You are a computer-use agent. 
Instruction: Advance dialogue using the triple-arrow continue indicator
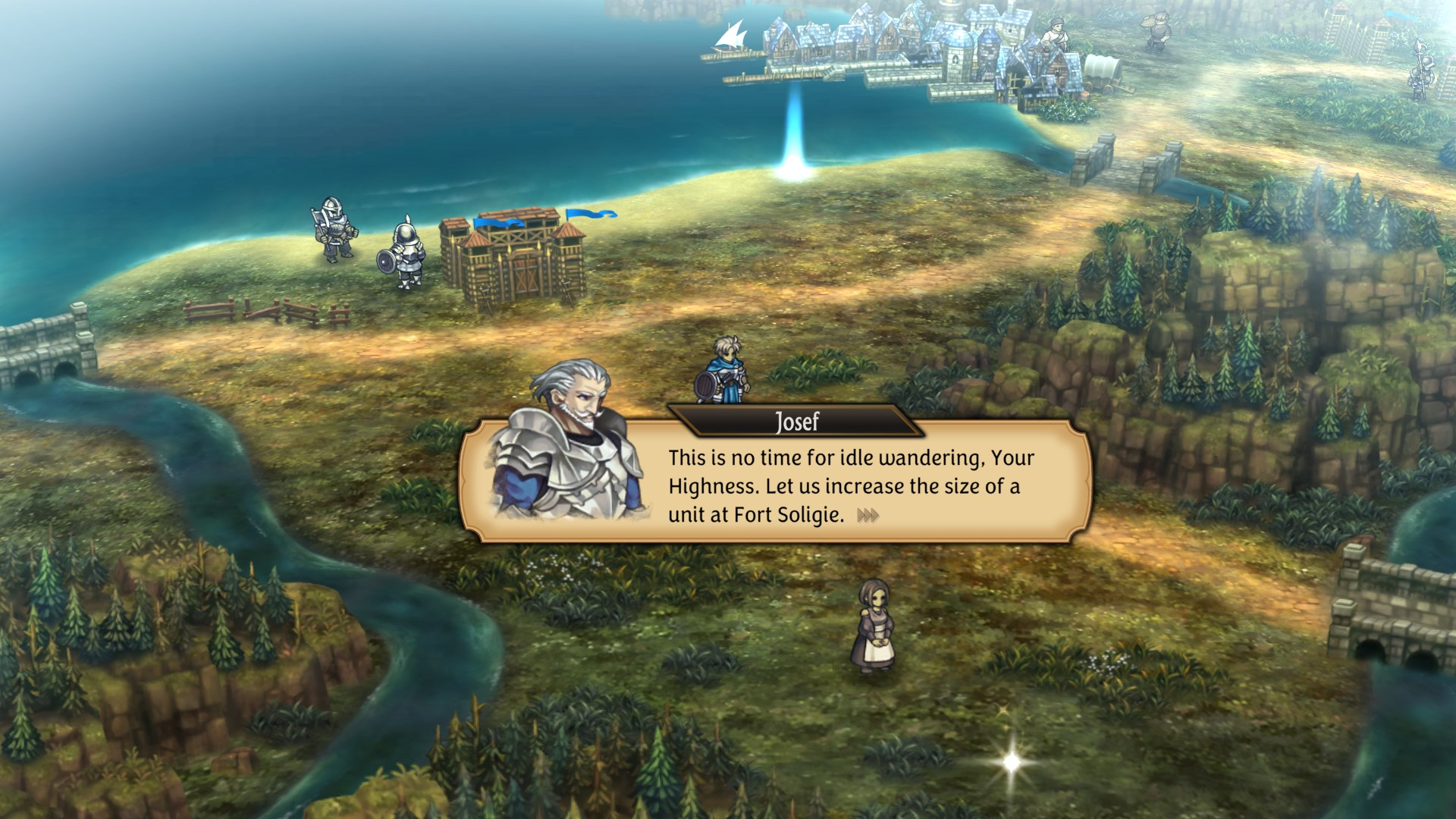pyautogui.click(x=868, y=516)
